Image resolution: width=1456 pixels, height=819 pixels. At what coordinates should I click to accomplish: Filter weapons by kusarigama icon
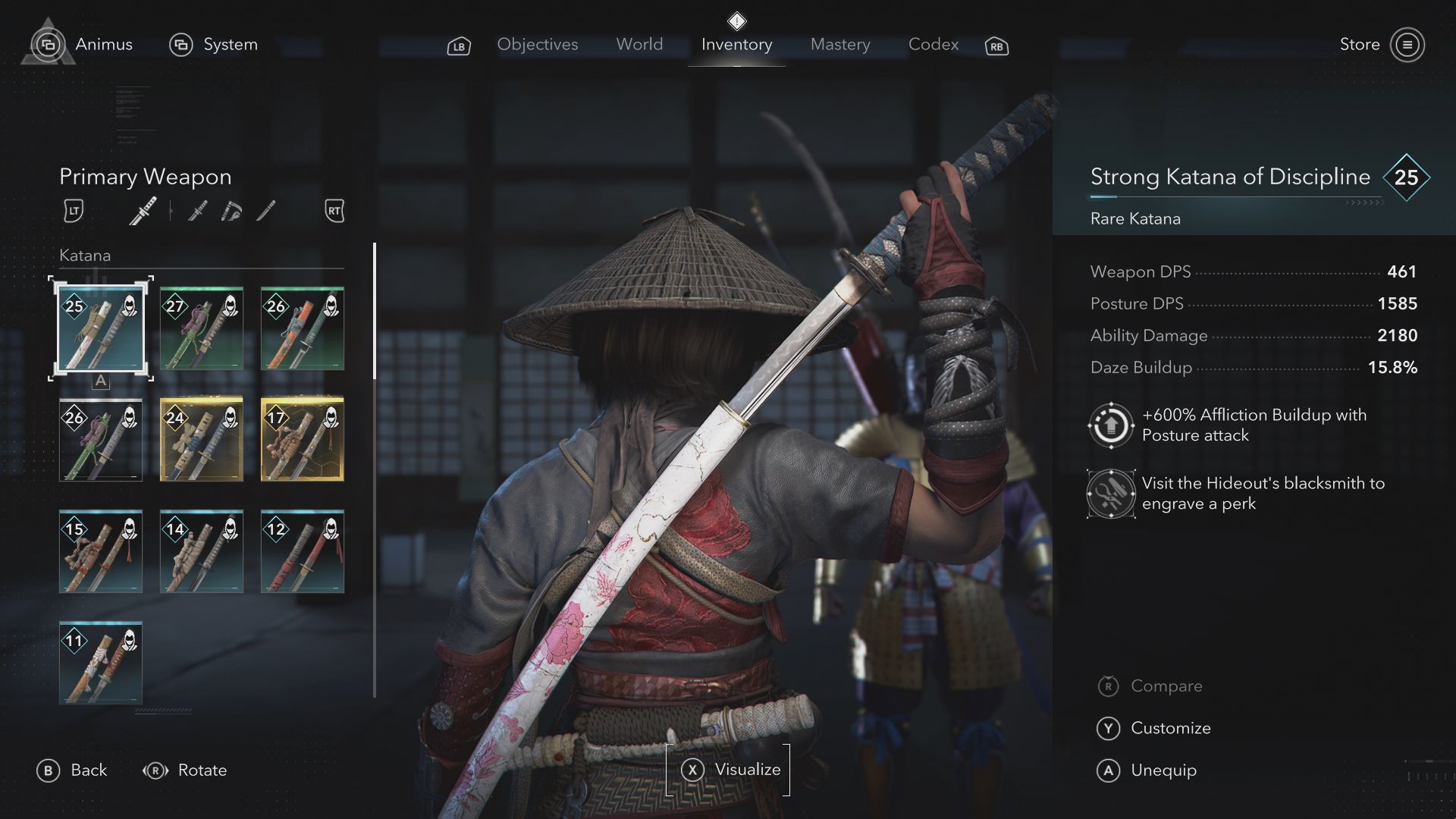click(x=231, y=211)
